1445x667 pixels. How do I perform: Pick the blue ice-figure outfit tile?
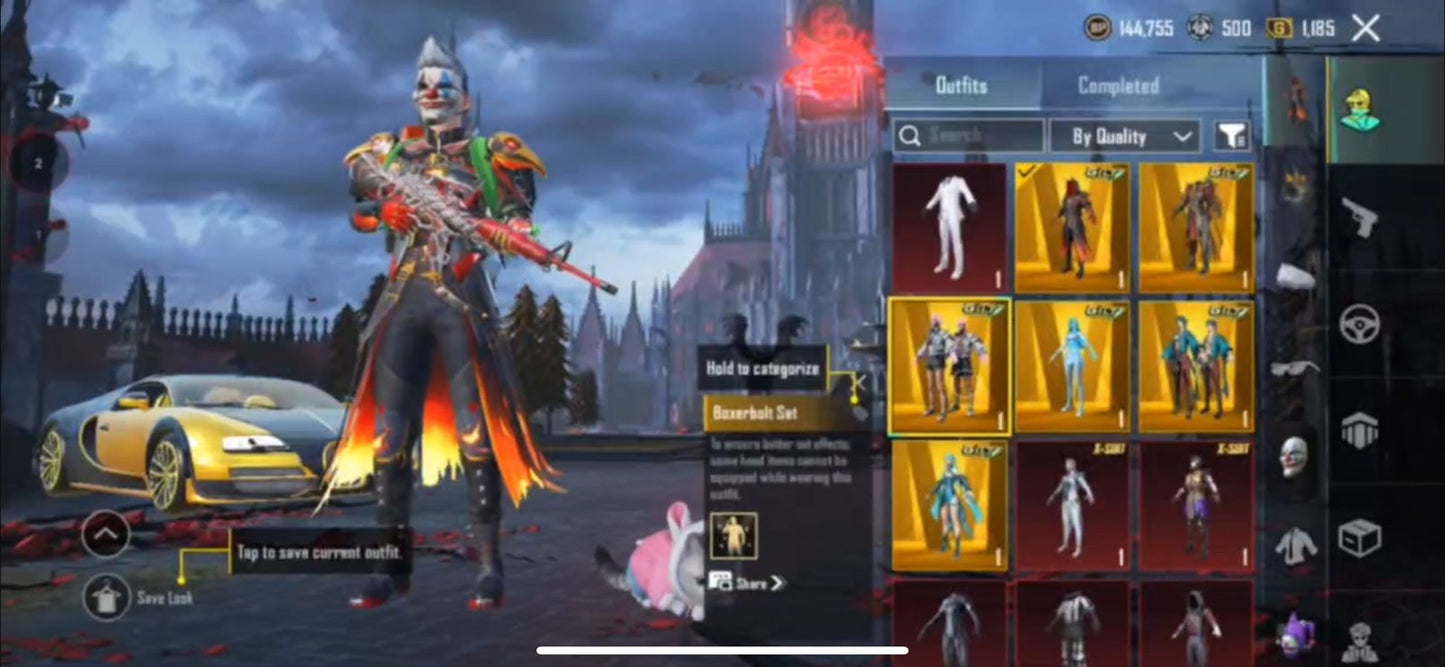point(1072,366)
